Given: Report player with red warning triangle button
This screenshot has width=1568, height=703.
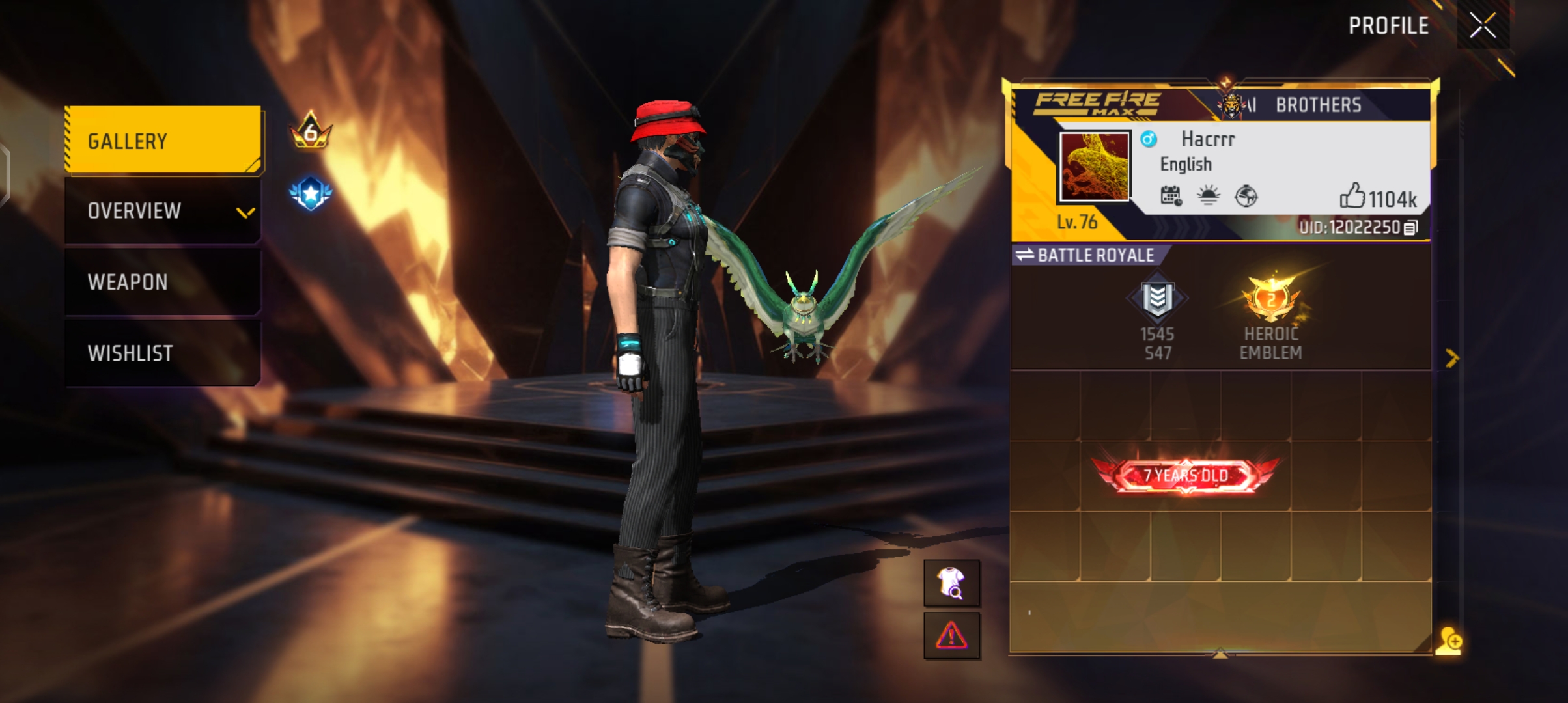Looking at the screenshot, I should tap(951, 635).
